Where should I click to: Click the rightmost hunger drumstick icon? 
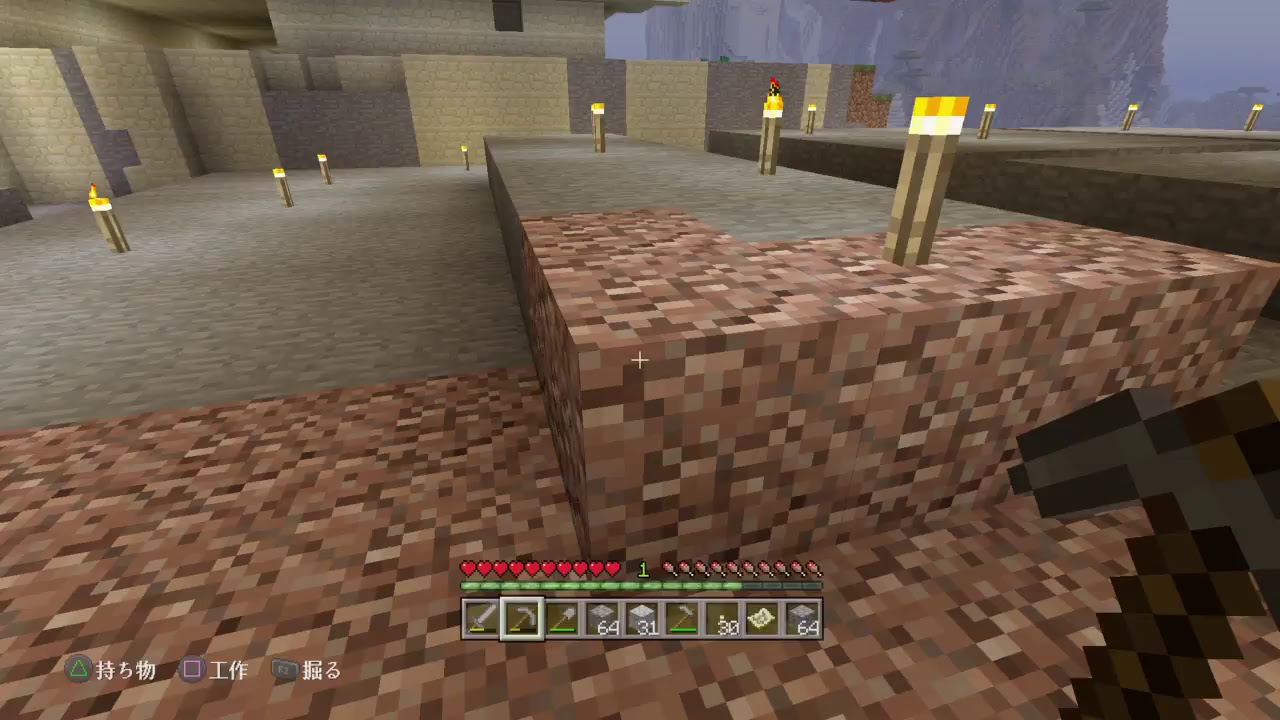coord(816,566)
